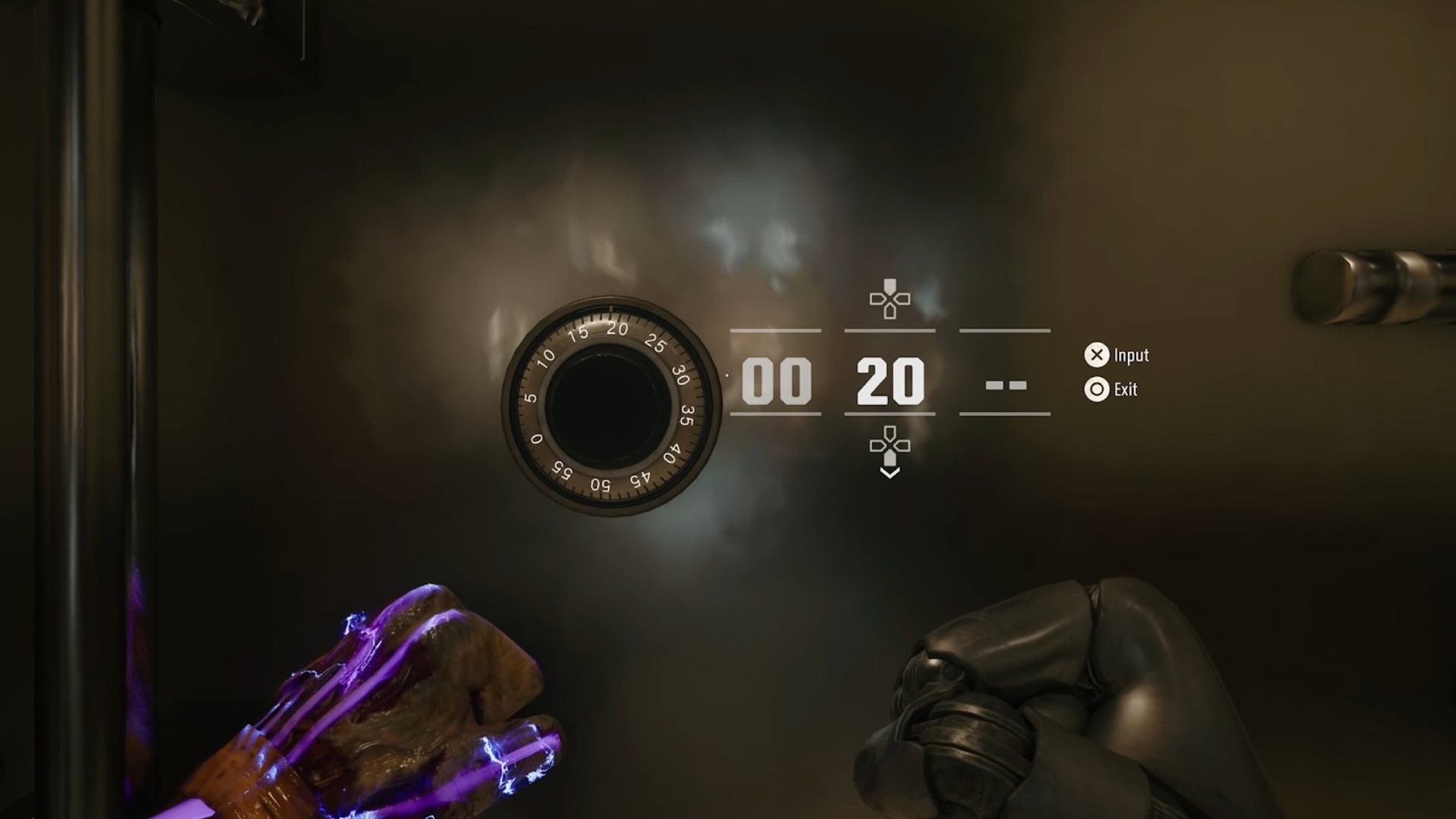
Task: Select the combination dial on the safe
Action: click(607, 406)
